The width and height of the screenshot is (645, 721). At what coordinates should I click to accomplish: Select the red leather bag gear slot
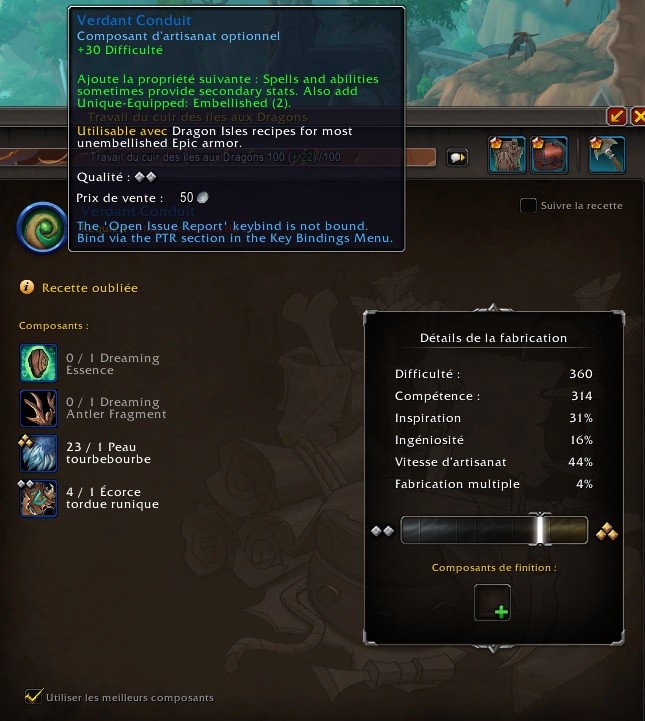point(550,155)
